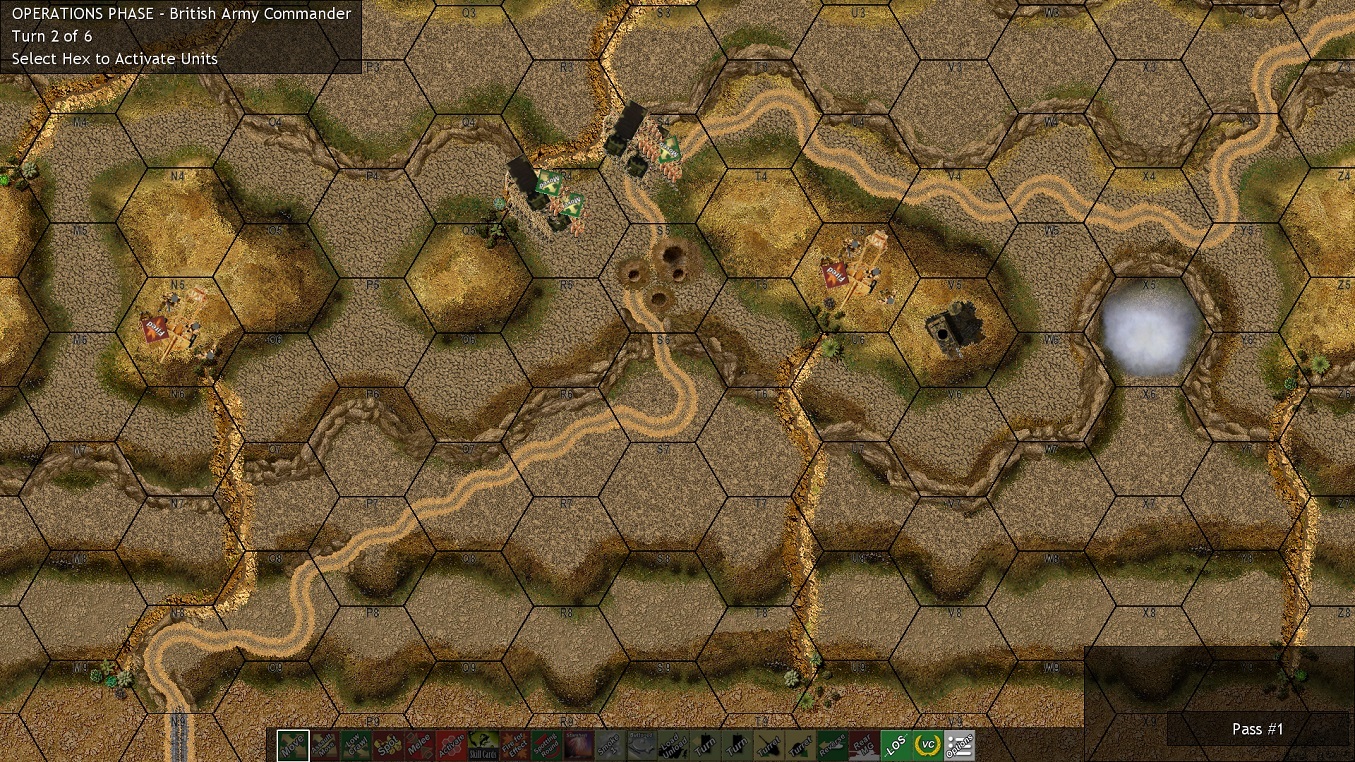Toggle the LOS line-of-sight button

896,745
